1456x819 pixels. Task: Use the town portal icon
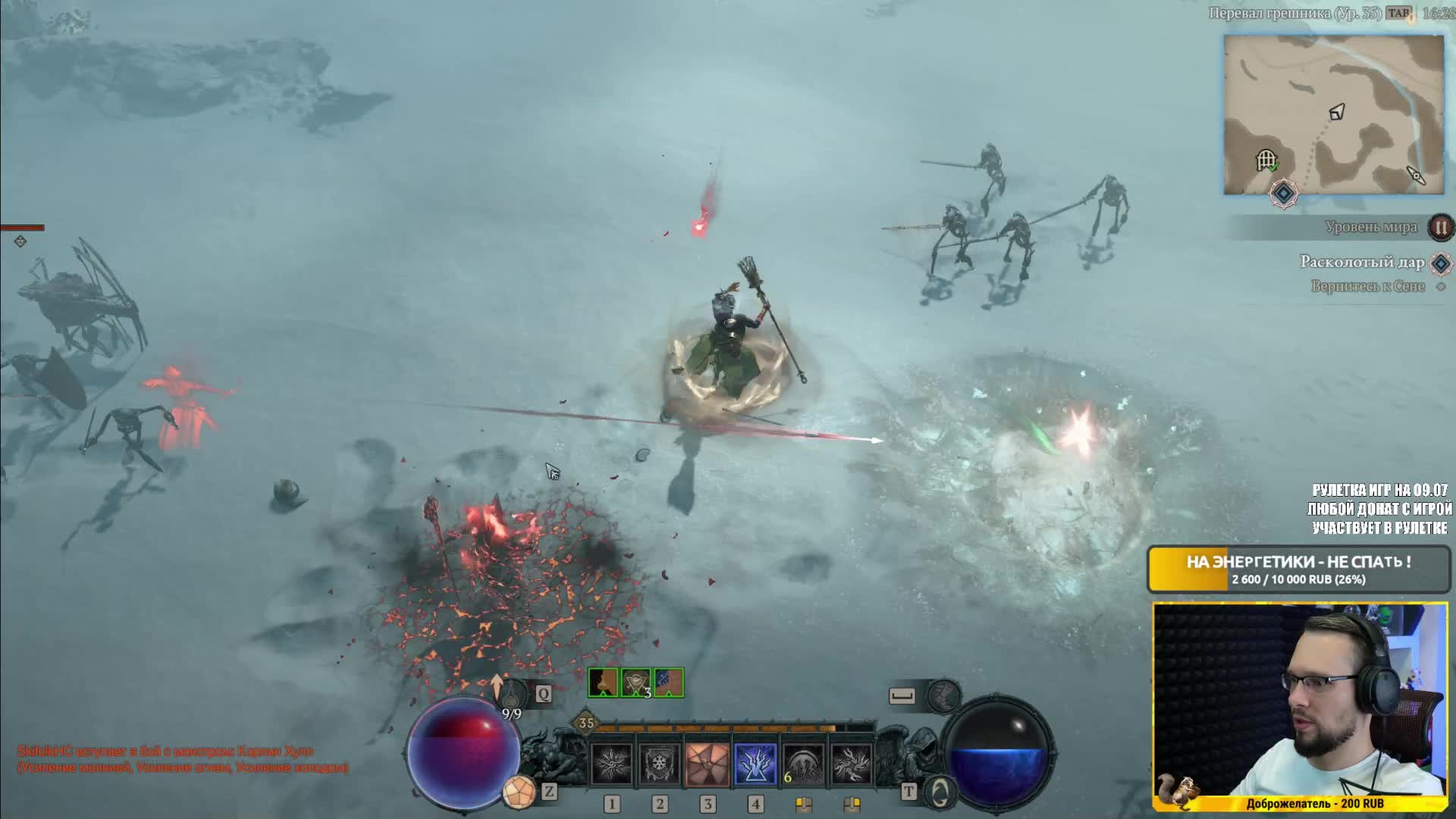coord(940,792)
